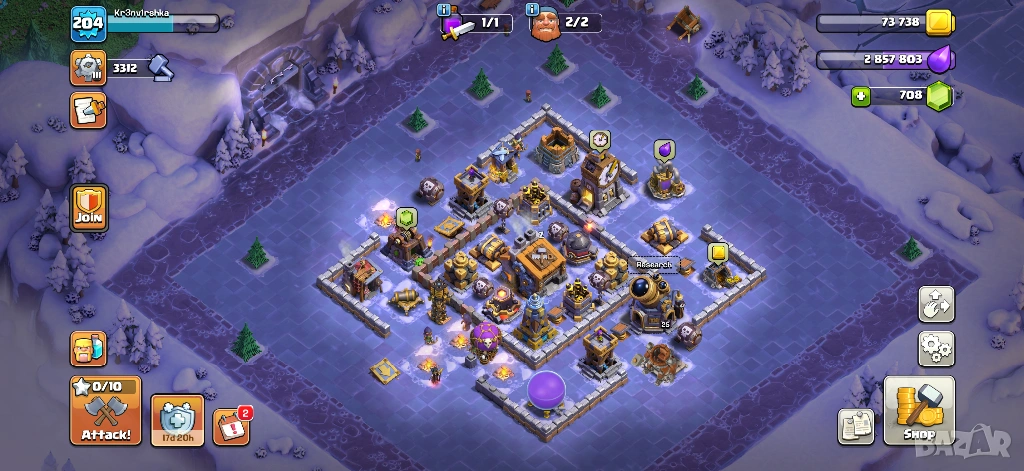Image resolution: width=1024 pixels, height=471 pixels.
Task: Open the Shop menu
Action: 919,410
